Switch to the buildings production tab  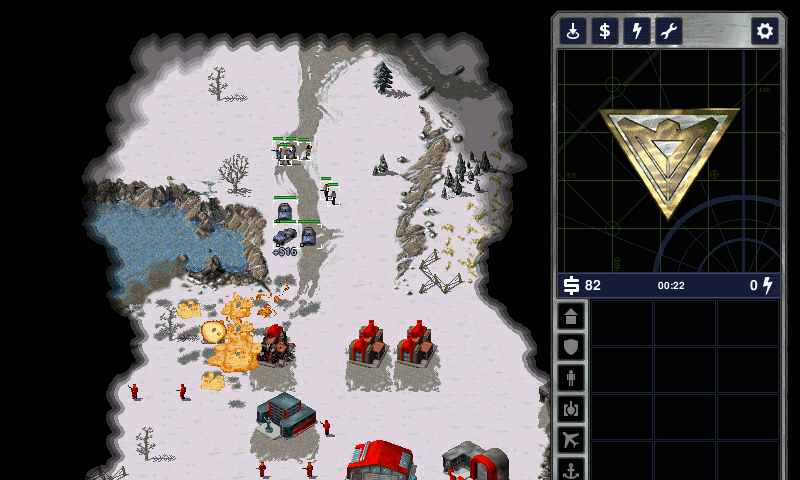tap(571, 317)
